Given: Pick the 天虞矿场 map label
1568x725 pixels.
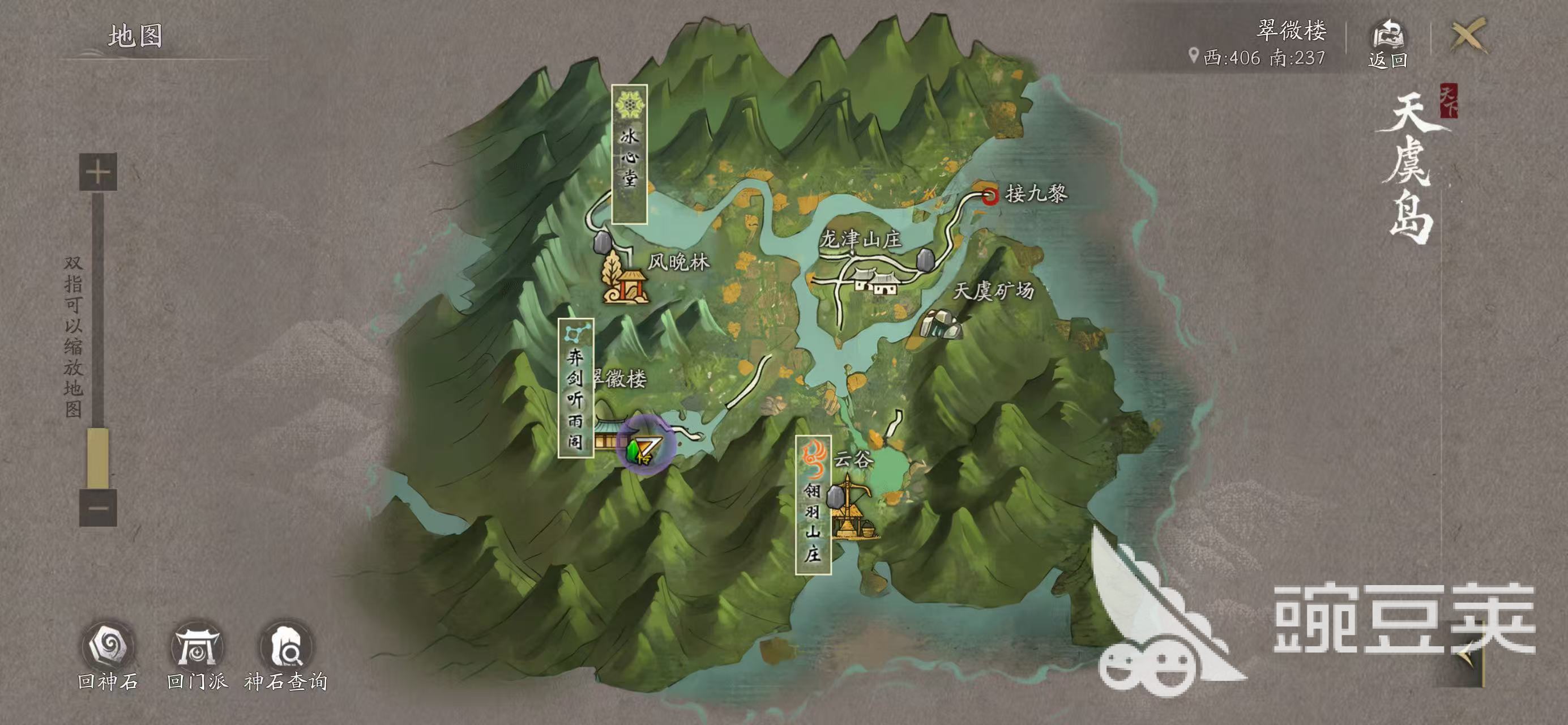Looking at the screenshot, I should pyautogui.click(x=993, y=291).
